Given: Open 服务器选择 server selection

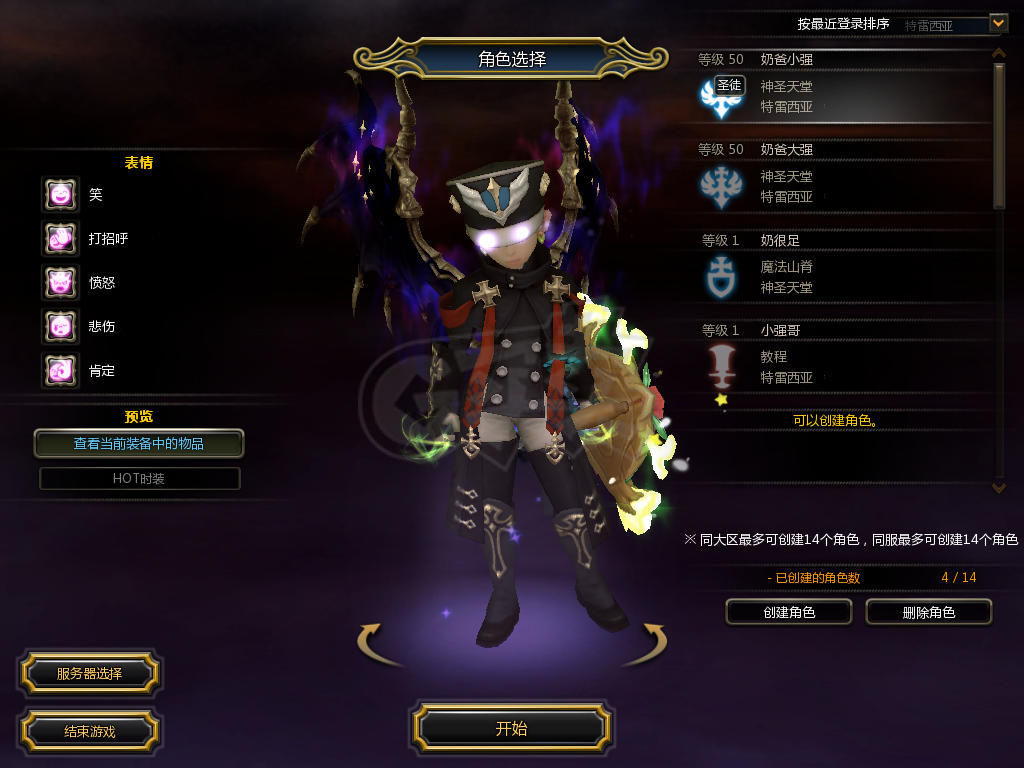Looking at the screenshot, I should [89, 674].
